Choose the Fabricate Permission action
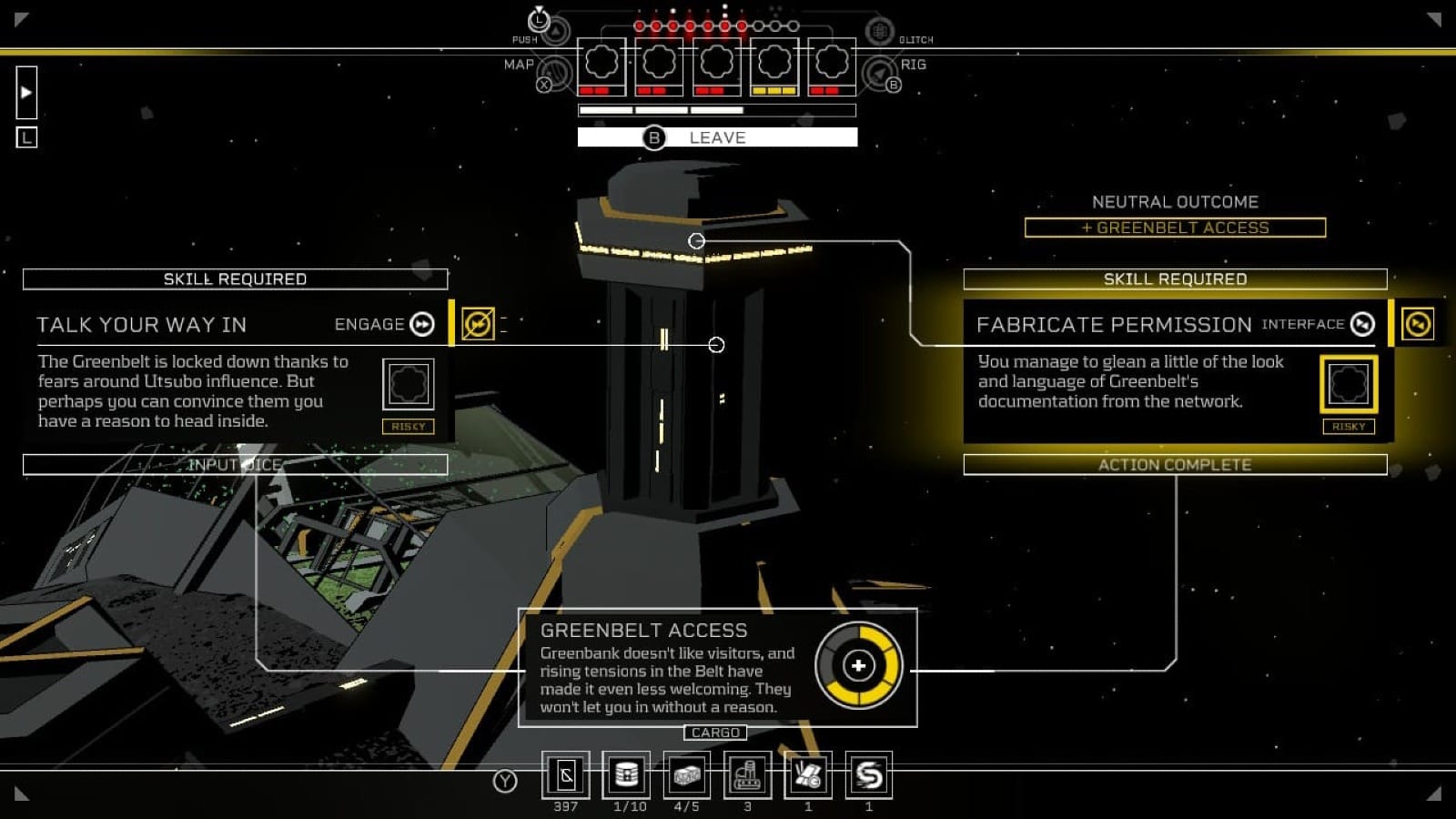 (1114, 325)
